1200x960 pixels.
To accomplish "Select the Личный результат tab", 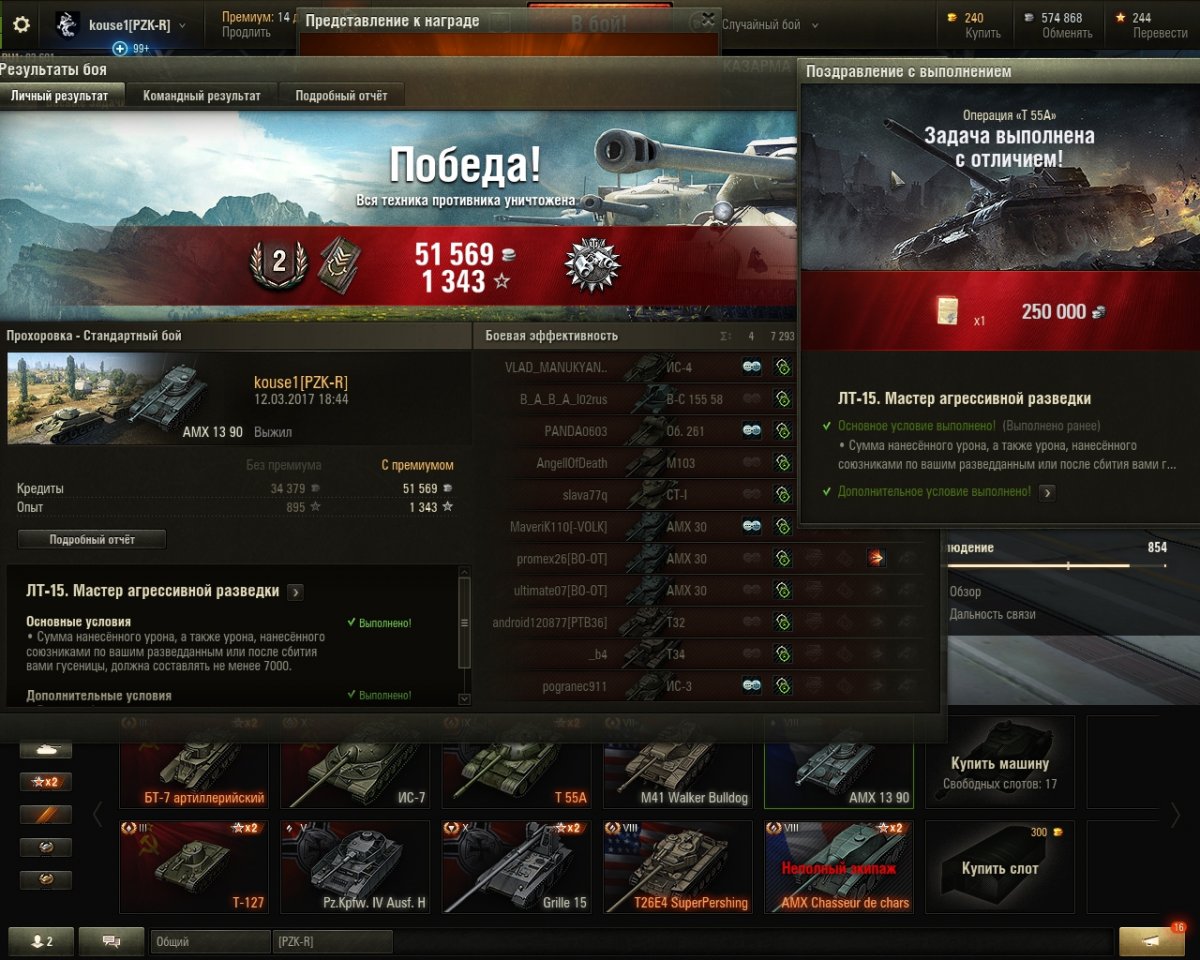I will pos(62,95).
